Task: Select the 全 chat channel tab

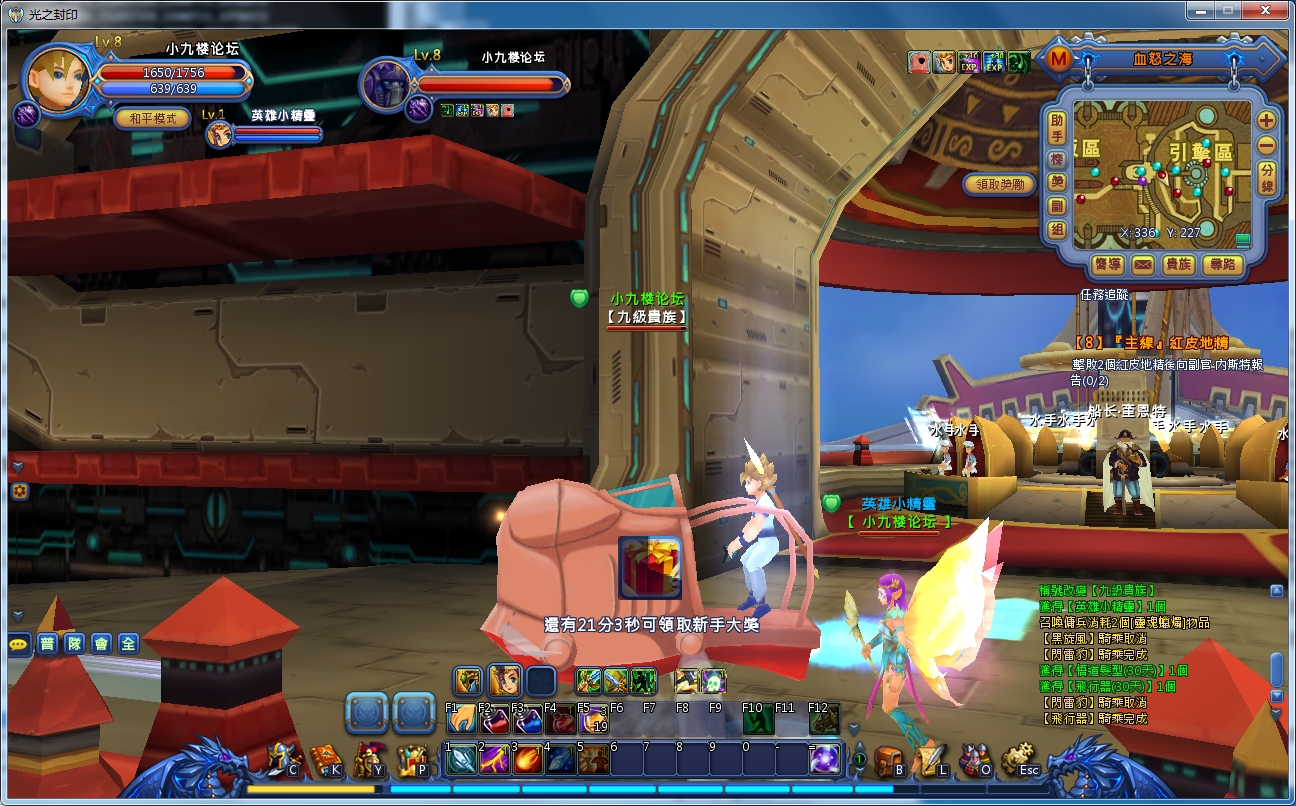Action: (x=127, y=644)
